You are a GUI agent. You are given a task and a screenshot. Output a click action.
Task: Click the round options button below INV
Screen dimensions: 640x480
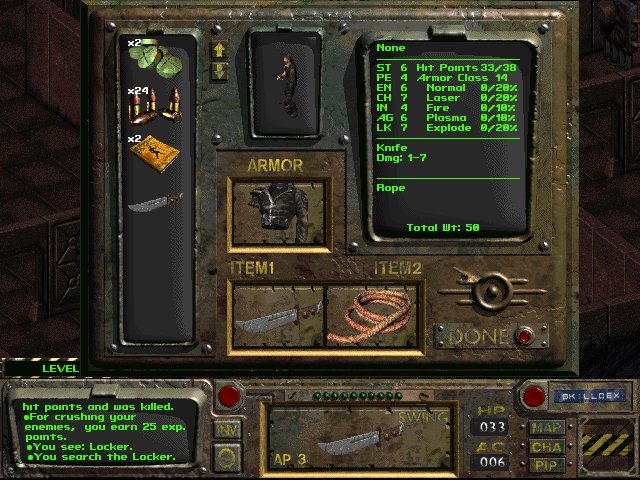click(x=228, y=456)
